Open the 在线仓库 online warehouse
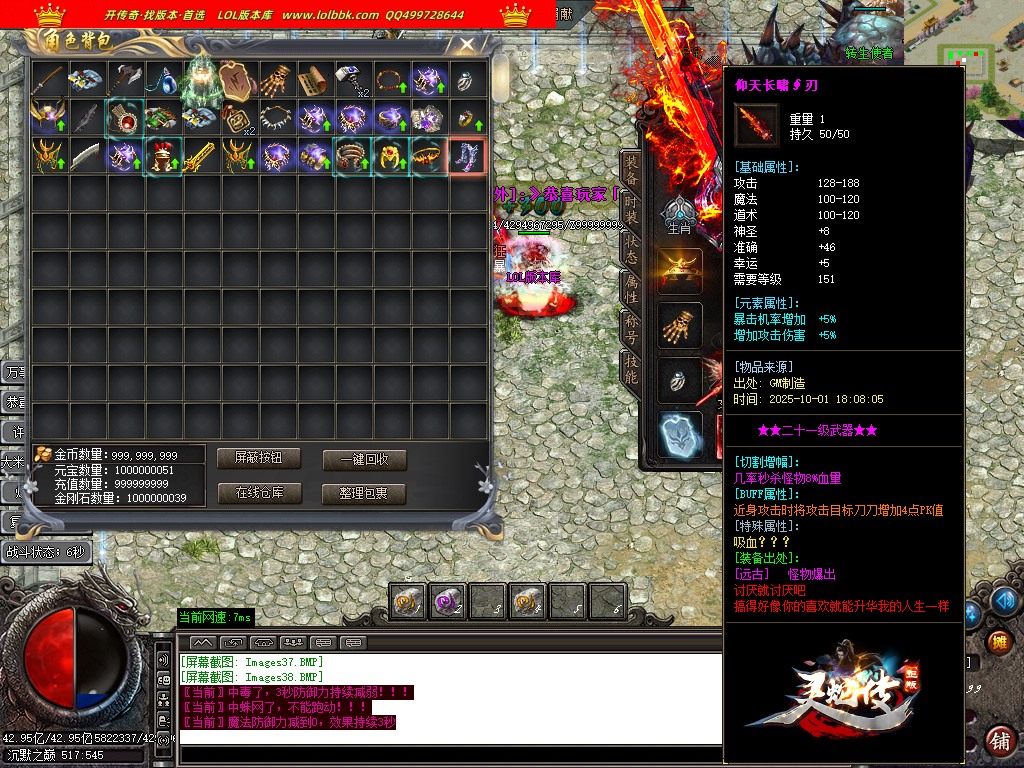 [x=259, y=493]
